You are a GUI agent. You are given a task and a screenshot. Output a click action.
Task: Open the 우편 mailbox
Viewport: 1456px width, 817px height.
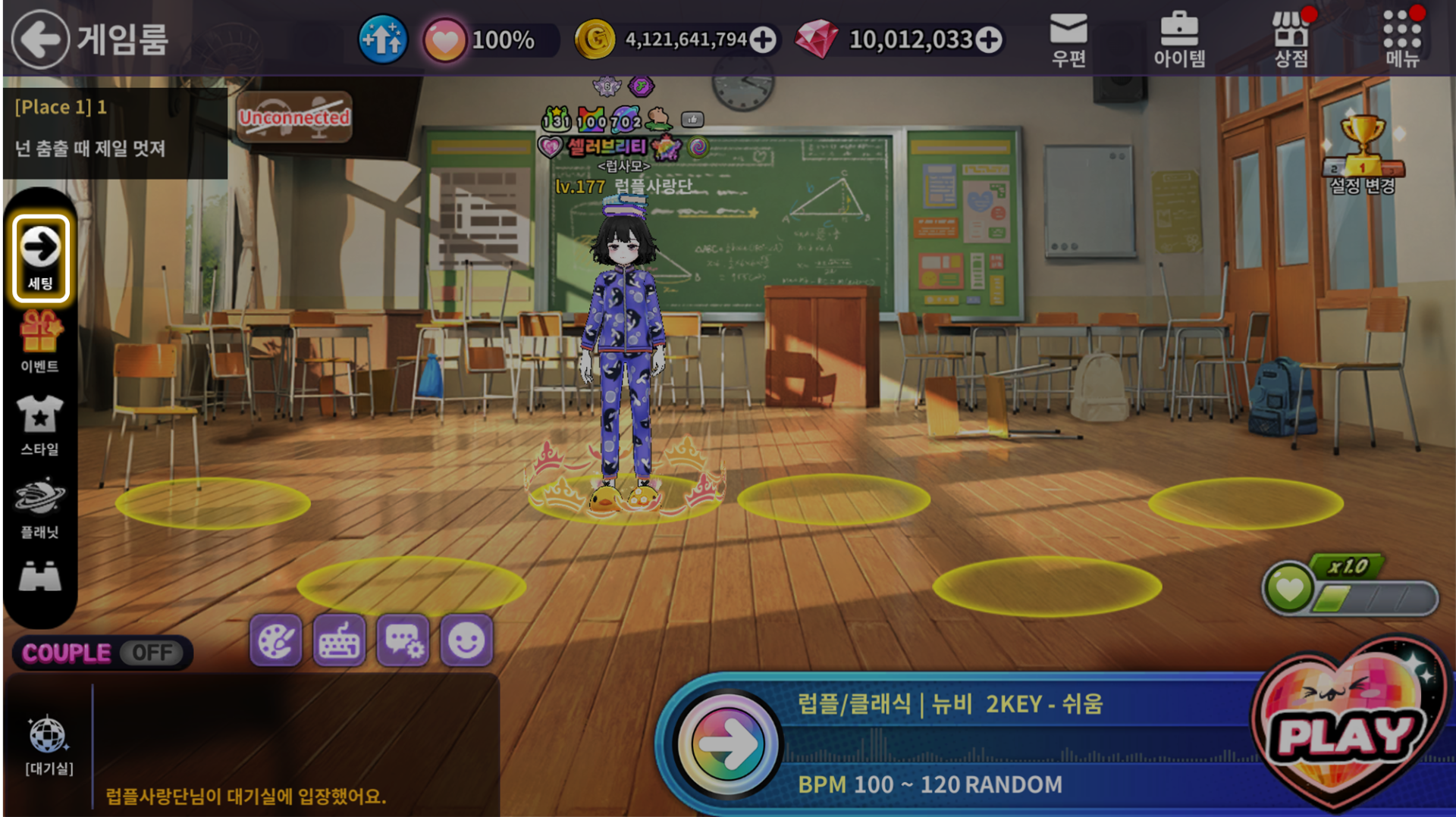point(1068,39)
